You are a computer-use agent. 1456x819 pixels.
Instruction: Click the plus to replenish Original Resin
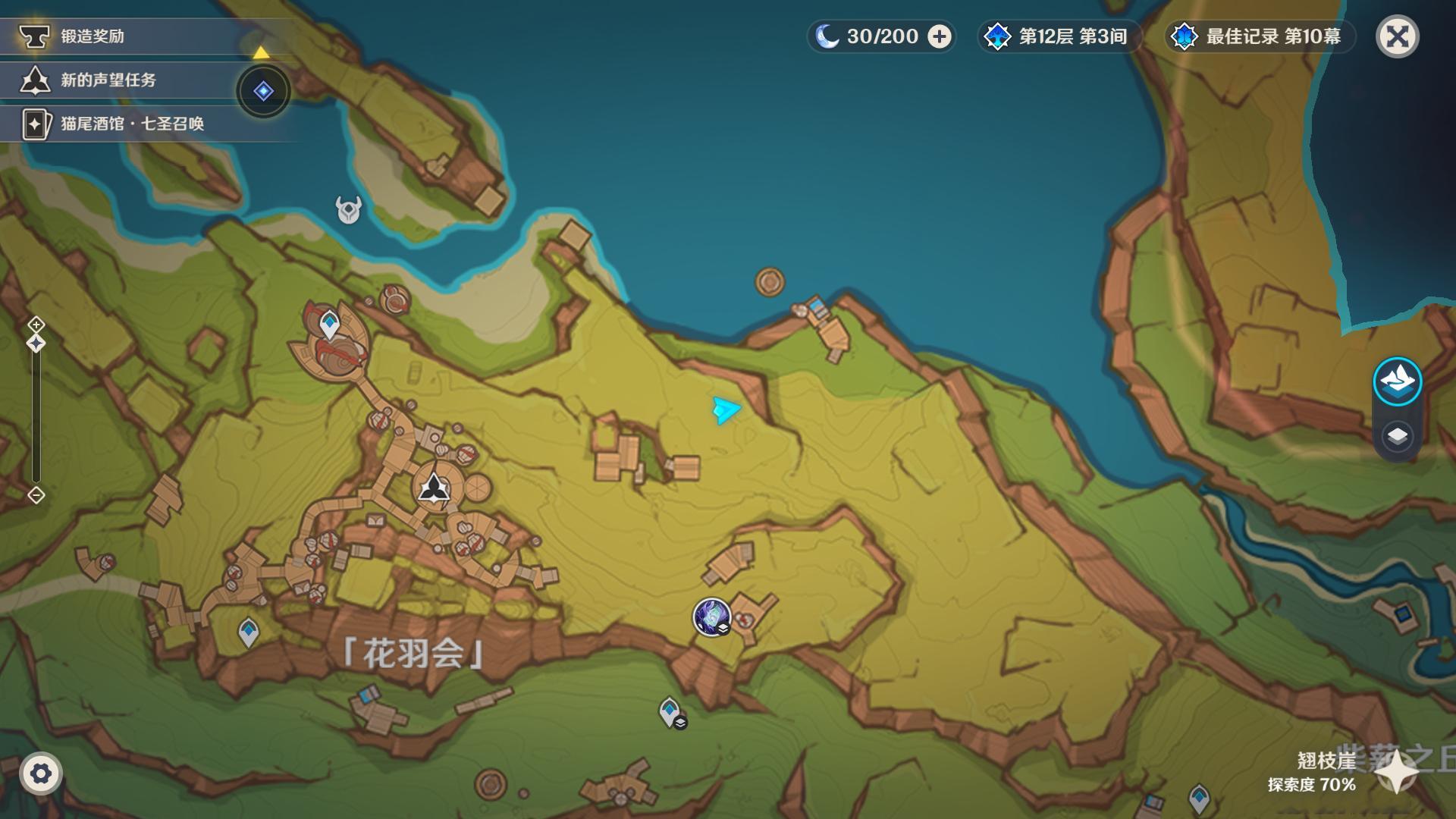click(940, 36)
